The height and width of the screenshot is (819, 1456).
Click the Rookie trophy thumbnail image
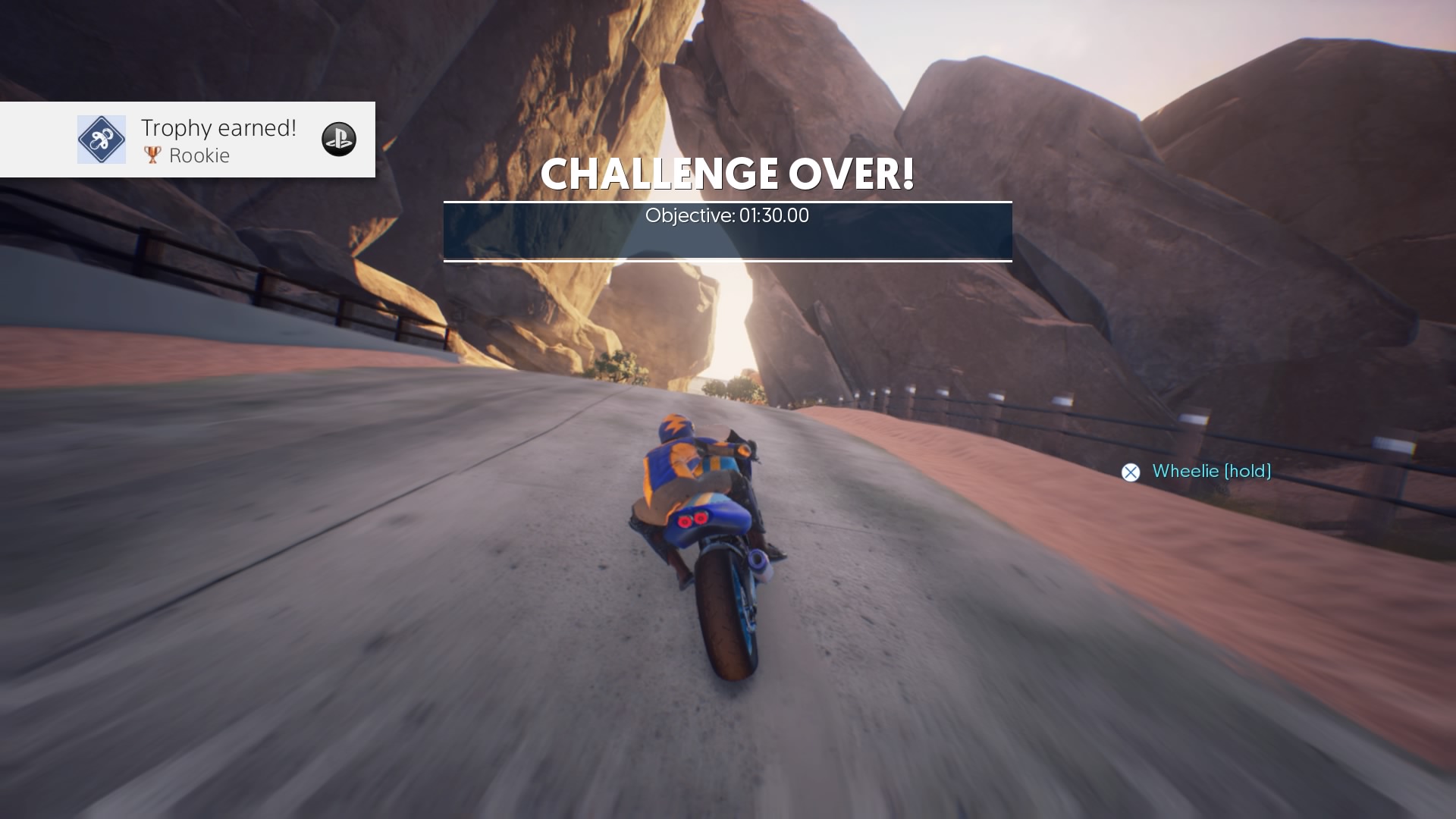[x=102, y=140]
